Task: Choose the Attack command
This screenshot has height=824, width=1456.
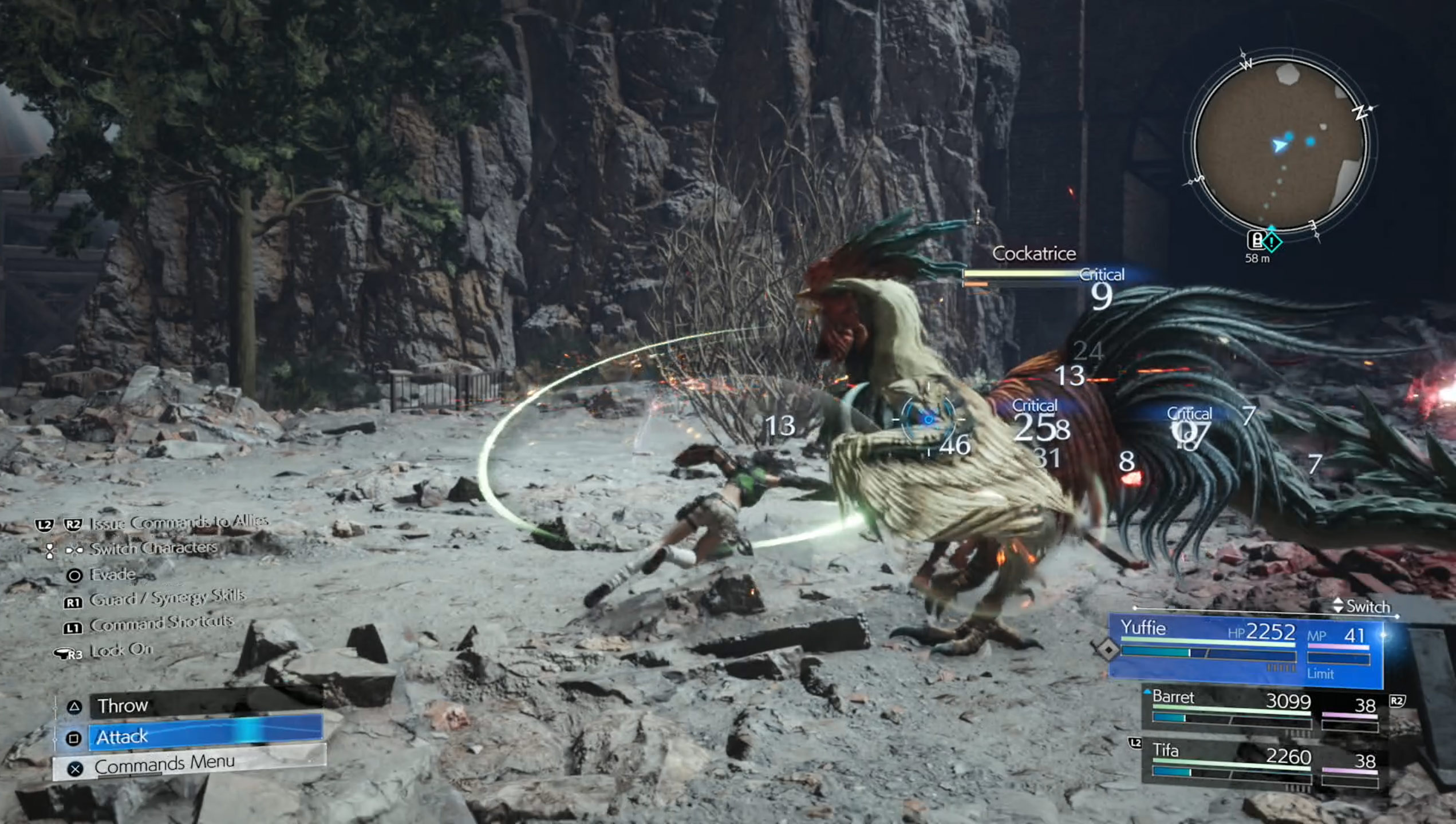Action: pyautogui.click(x=205, y=737)
